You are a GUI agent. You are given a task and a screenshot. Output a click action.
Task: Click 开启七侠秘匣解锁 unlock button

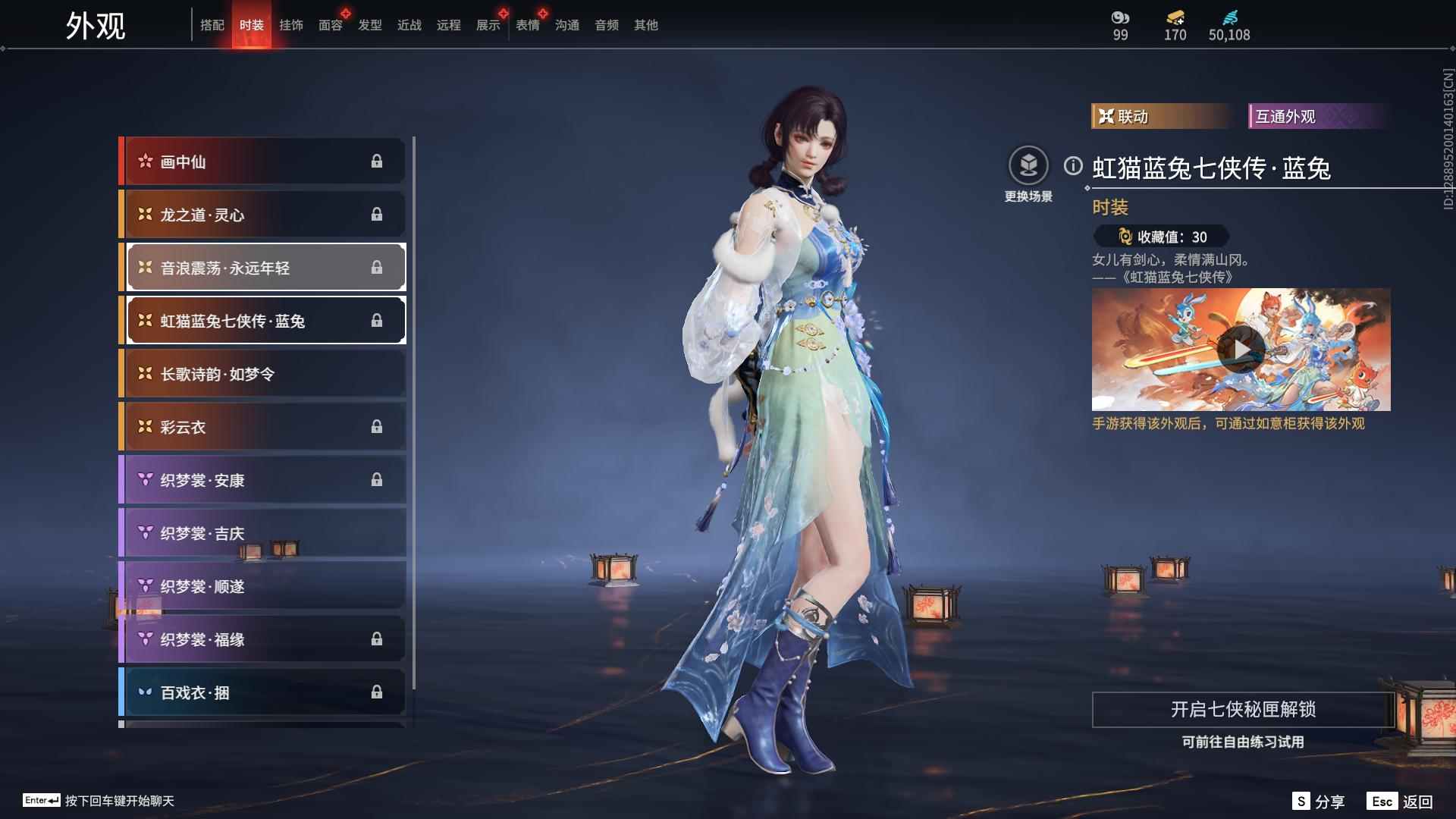[x=1242, y=710]
